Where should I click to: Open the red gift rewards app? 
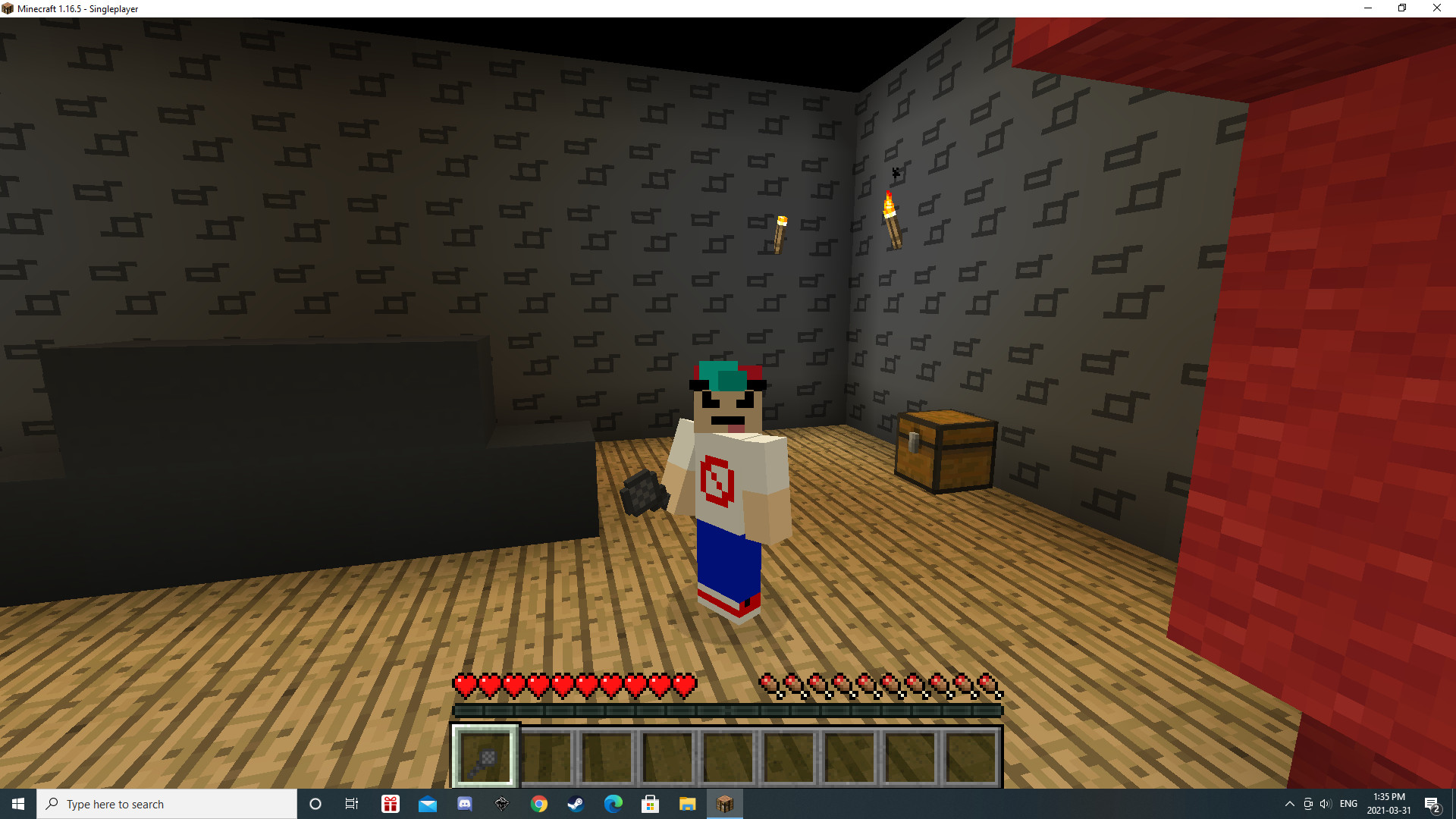tap(391, 803)
